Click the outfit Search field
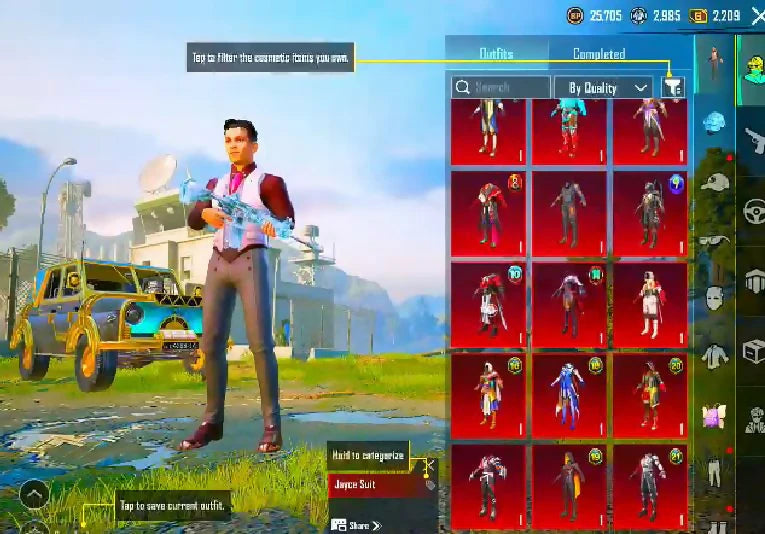This screenshot has height=534, width=765. (x=501, y=88)
